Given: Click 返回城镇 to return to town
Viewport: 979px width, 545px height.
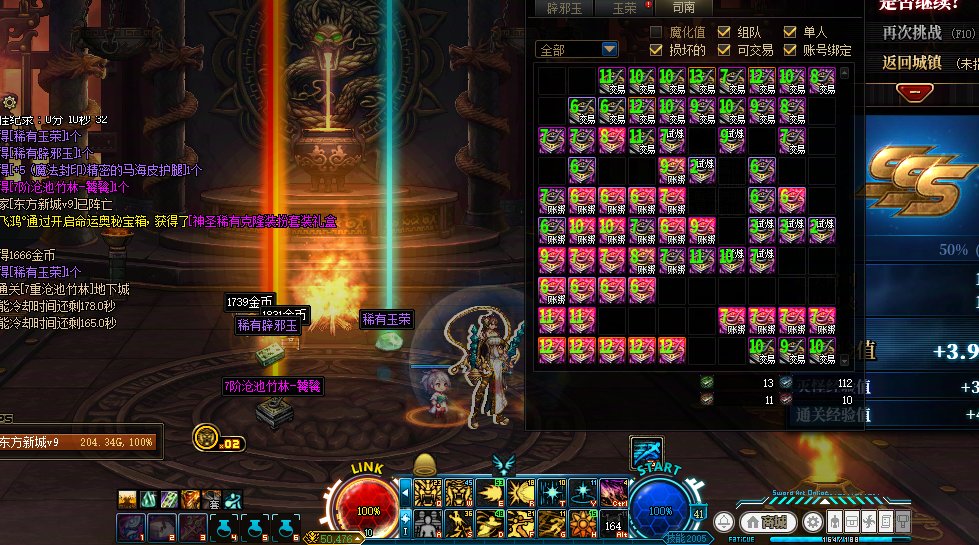Looking at the screenshot, I should 912,62.
